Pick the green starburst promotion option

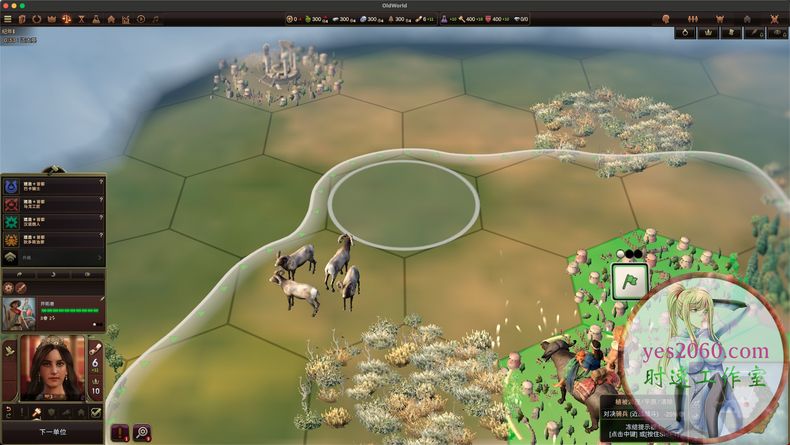(x=13, y=221)
